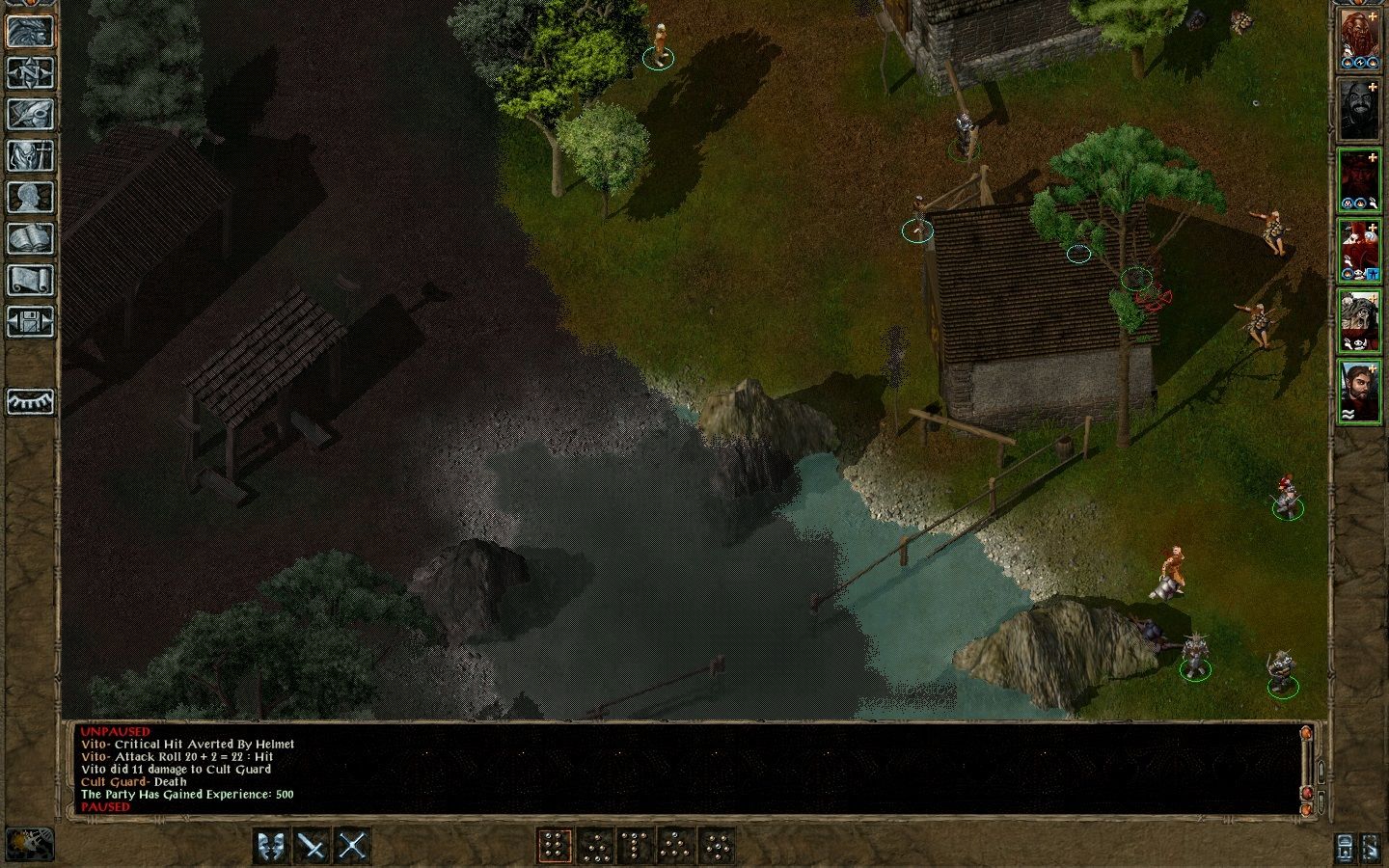Open the options floppy disk button
This screenshot has width=1389, height=868.
coord(30,321)
